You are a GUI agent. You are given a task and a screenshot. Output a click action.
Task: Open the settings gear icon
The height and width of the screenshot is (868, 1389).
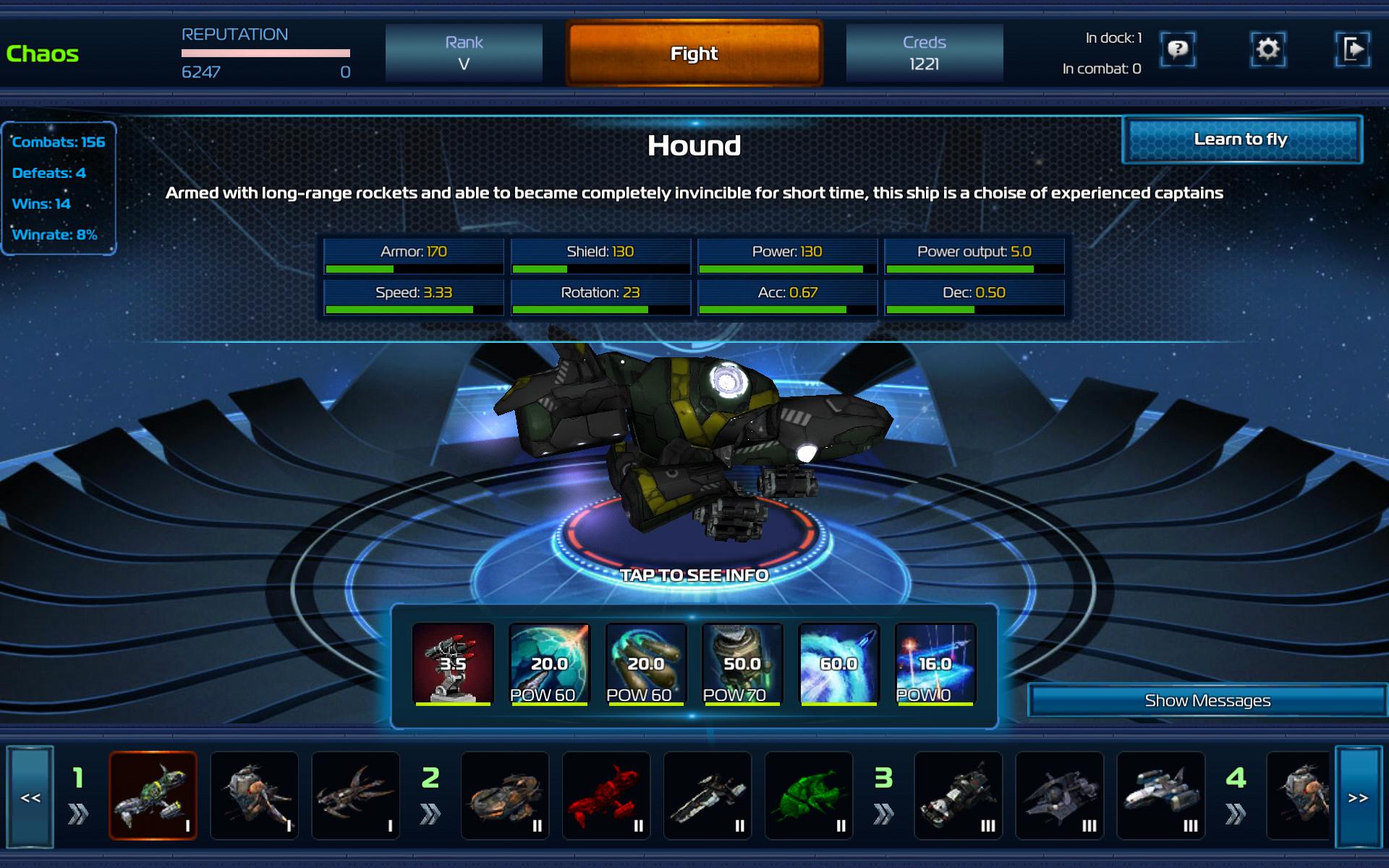coord(1267,49)
